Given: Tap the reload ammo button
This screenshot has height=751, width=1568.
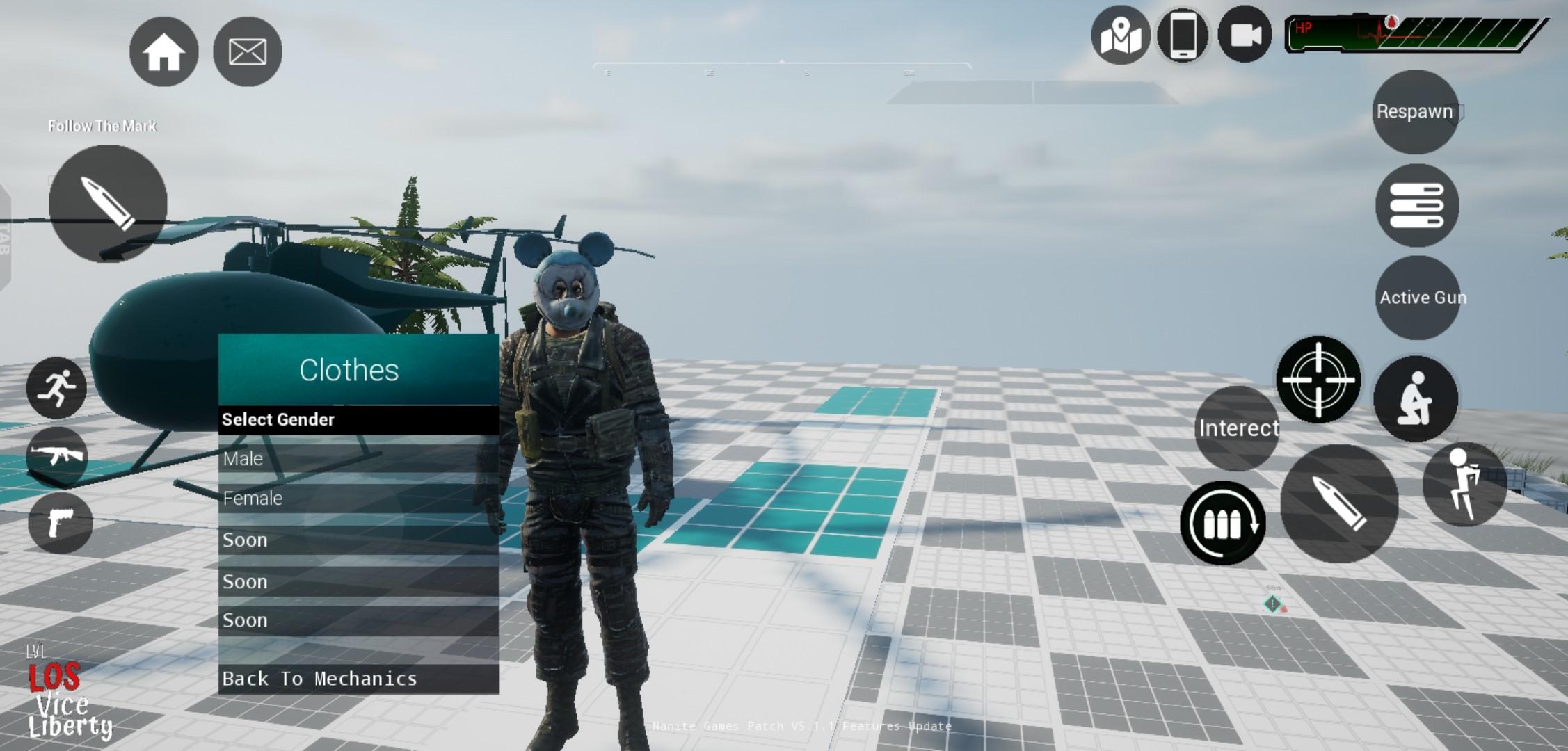Looking at the screenshot, I should 1222,523.
